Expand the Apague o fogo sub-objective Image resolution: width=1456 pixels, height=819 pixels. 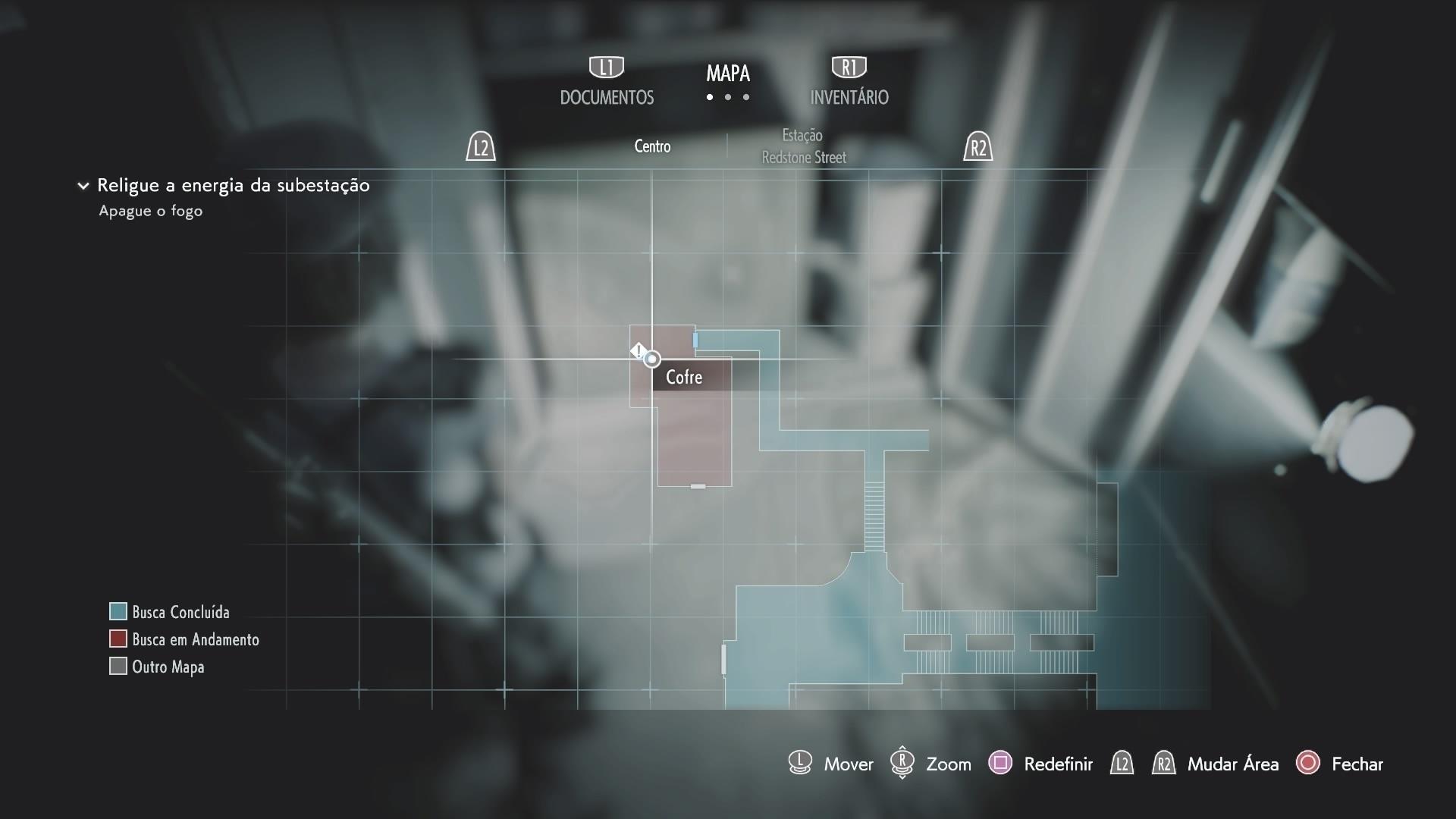click(x=150, y=212)
